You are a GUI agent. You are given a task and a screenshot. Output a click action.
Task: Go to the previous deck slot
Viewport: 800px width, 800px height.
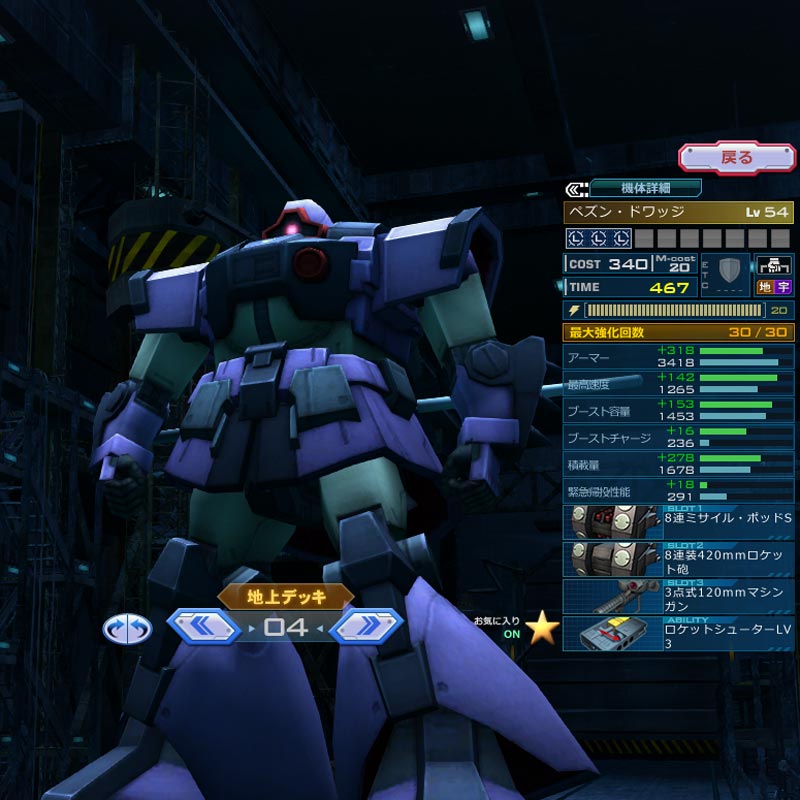point(204,627)
